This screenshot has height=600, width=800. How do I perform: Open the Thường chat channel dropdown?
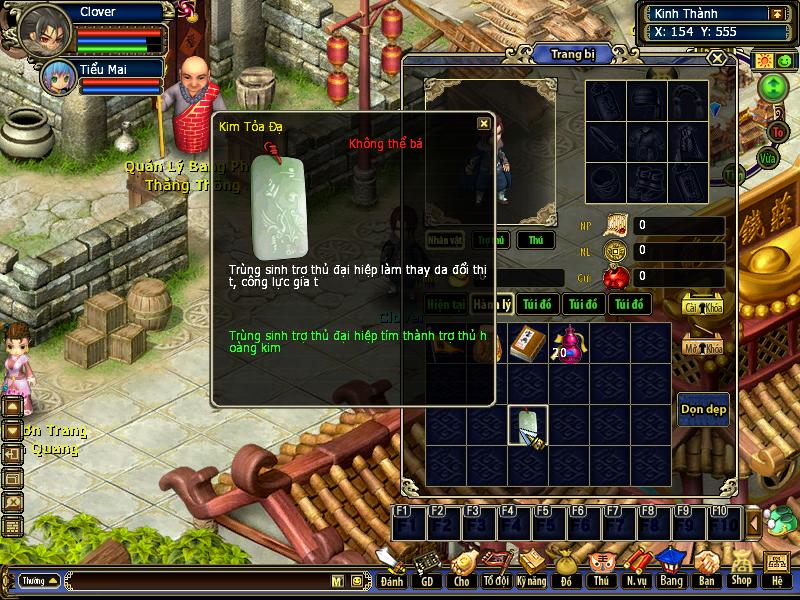coord(39,580)
